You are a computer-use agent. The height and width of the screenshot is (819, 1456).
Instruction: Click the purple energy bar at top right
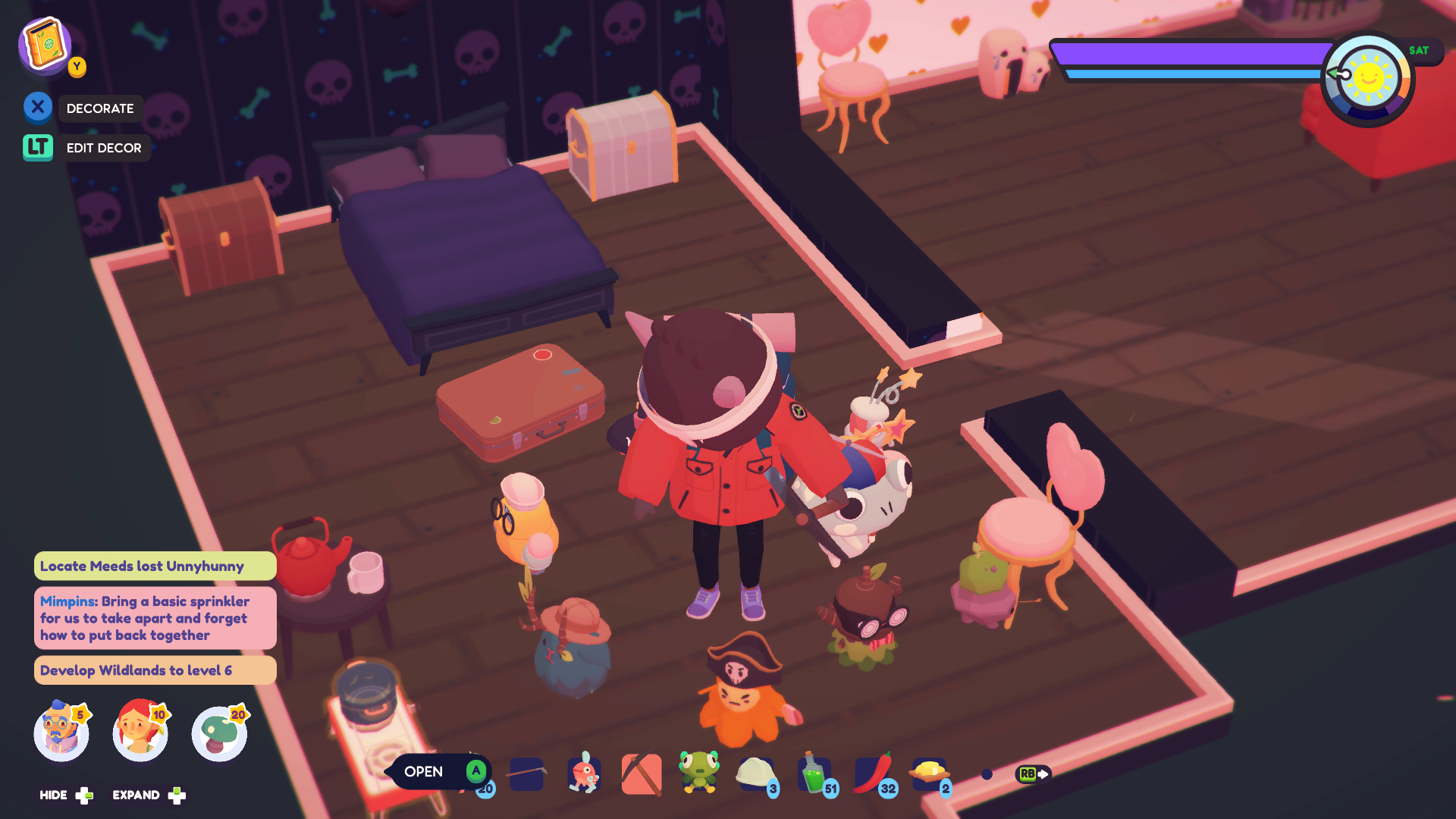(x=1191, y=53)
